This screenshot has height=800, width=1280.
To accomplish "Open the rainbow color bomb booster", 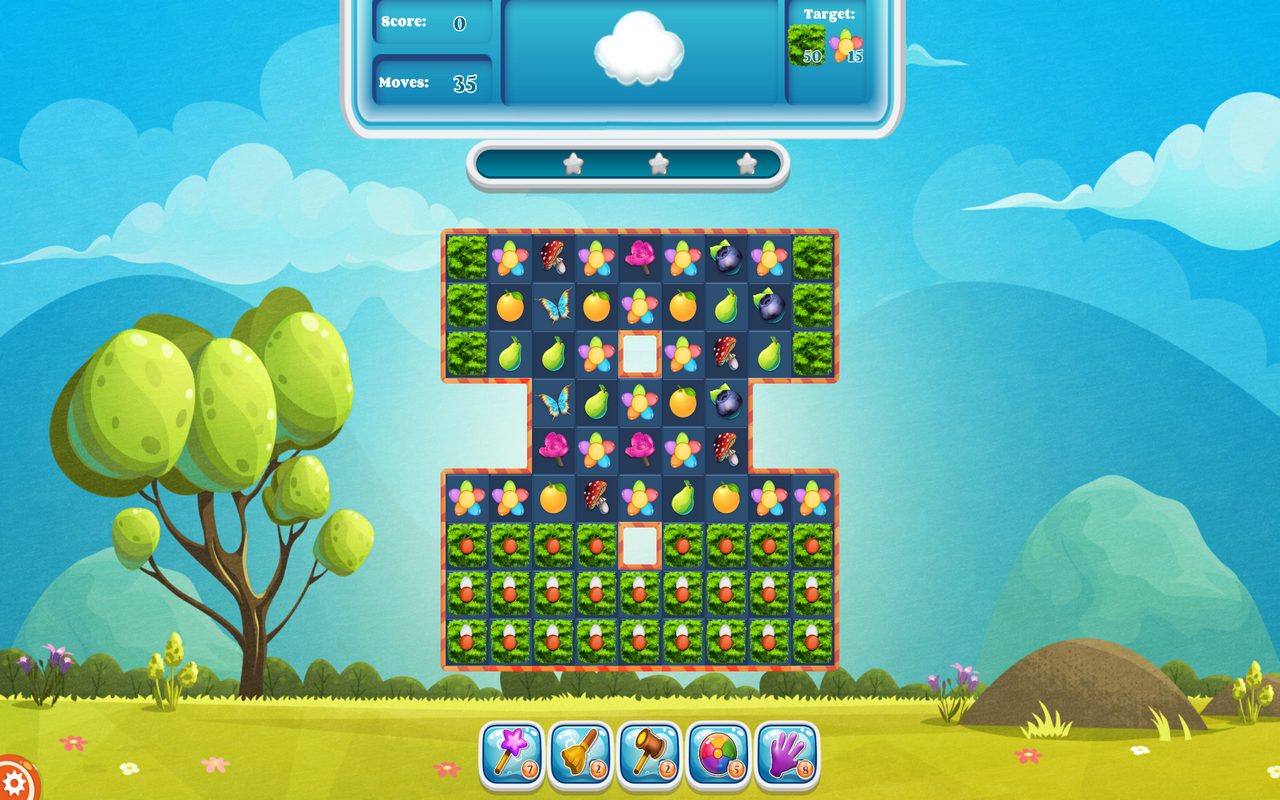I will pyautogui.click(x=718, y=756).
